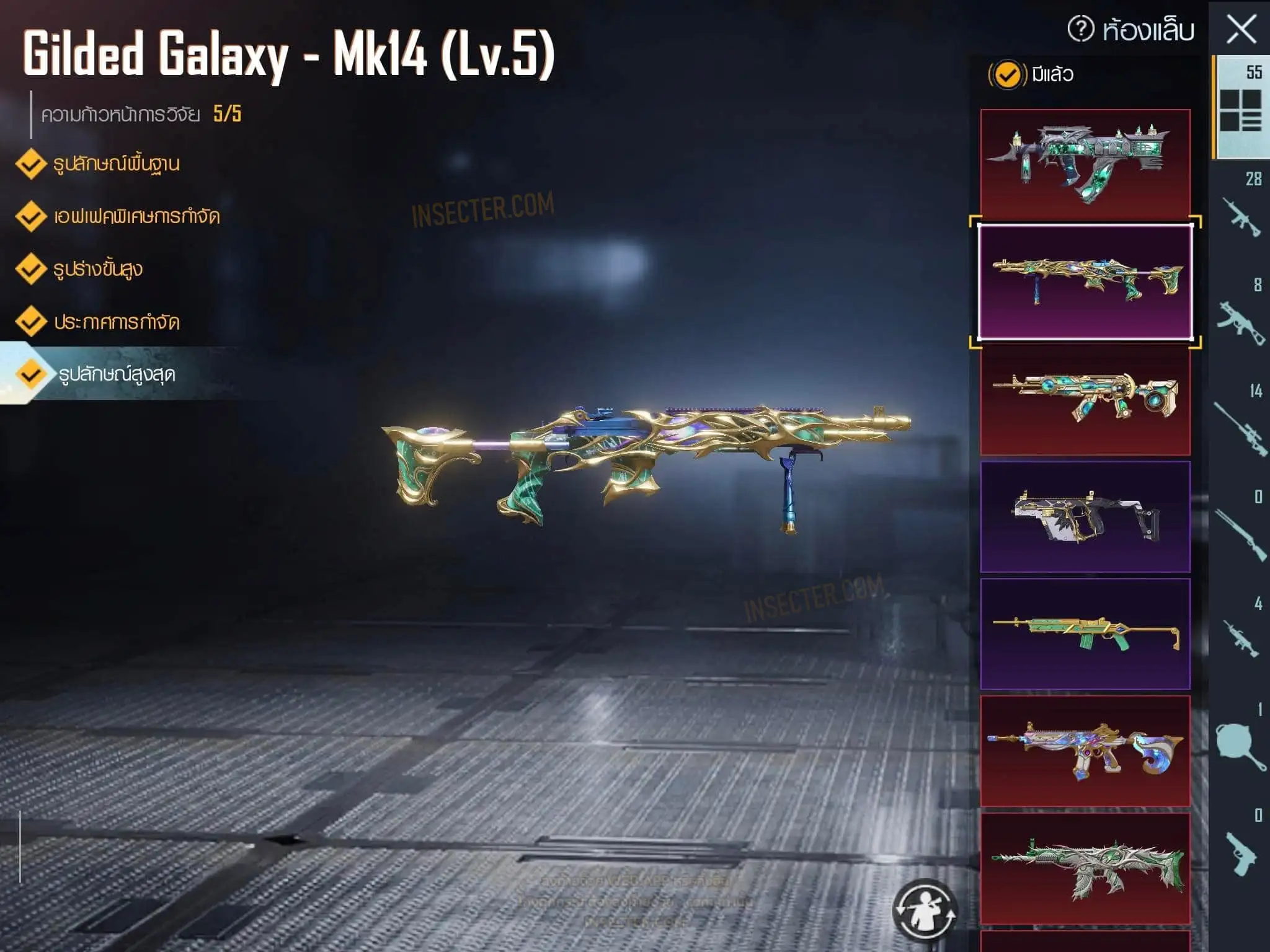Select the white Vector SMG skin thumbnail

pos(1085,516)
